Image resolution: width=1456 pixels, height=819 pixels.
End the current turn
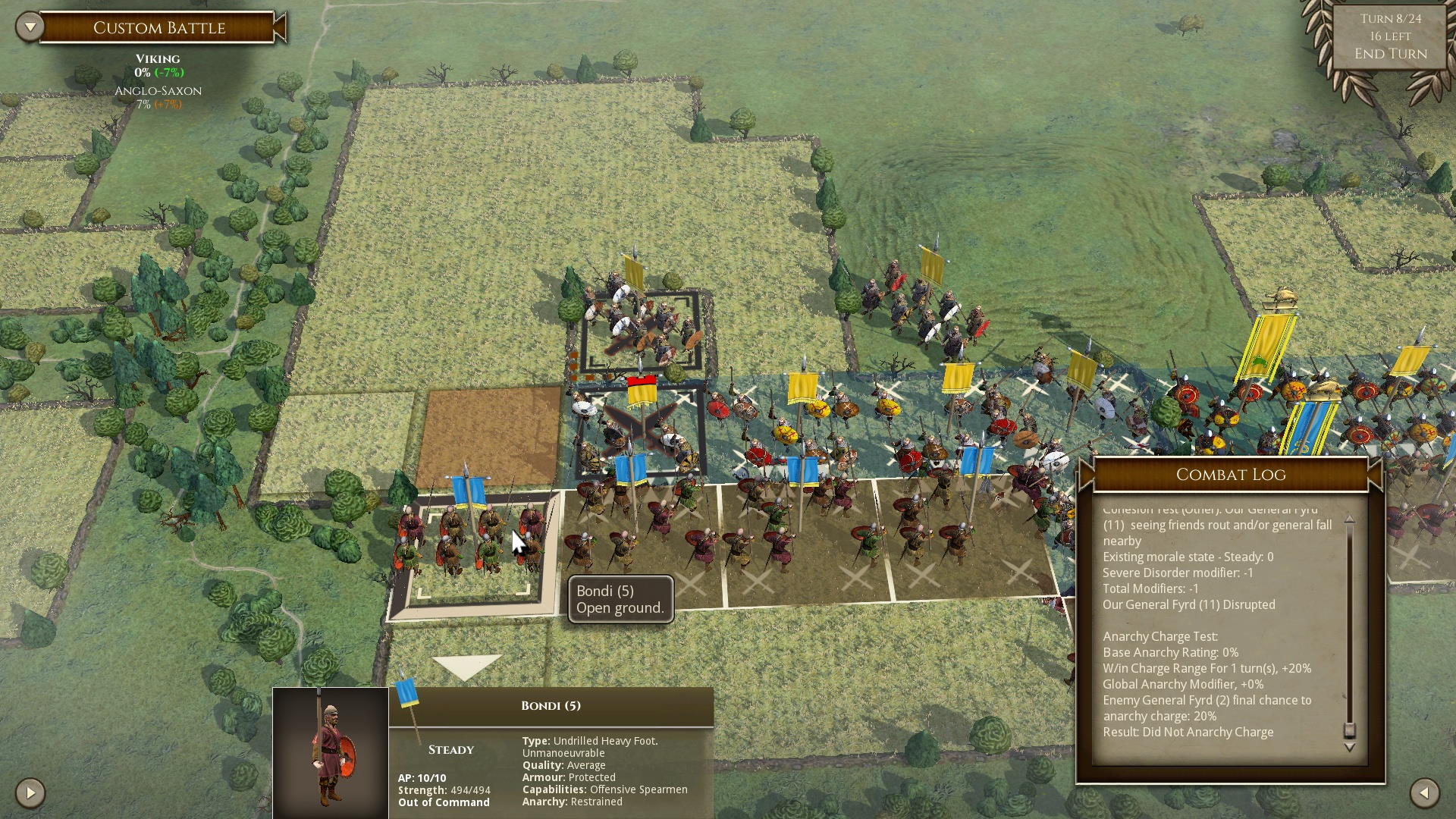(1390, 54)
